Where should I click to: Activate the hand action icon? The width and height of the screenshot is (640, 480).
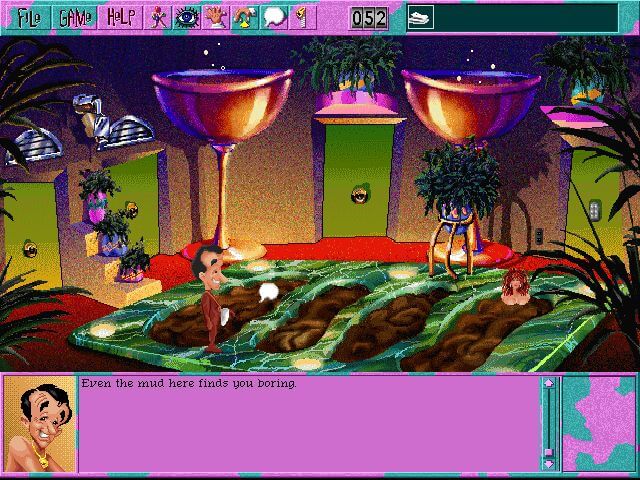click(214, 17)
